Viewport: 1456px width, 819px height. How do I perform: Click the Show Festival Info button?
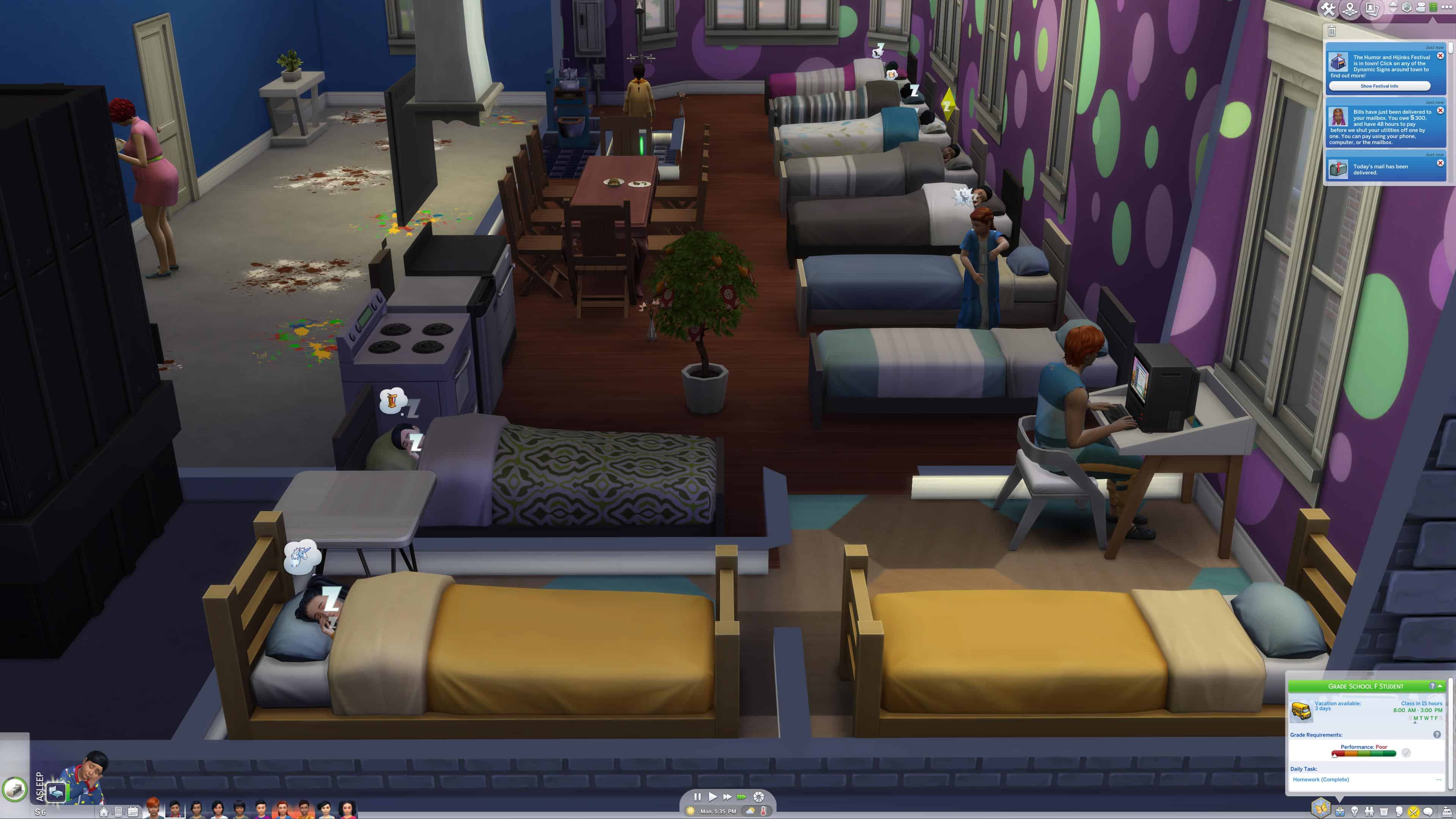tap(1379, 86)
